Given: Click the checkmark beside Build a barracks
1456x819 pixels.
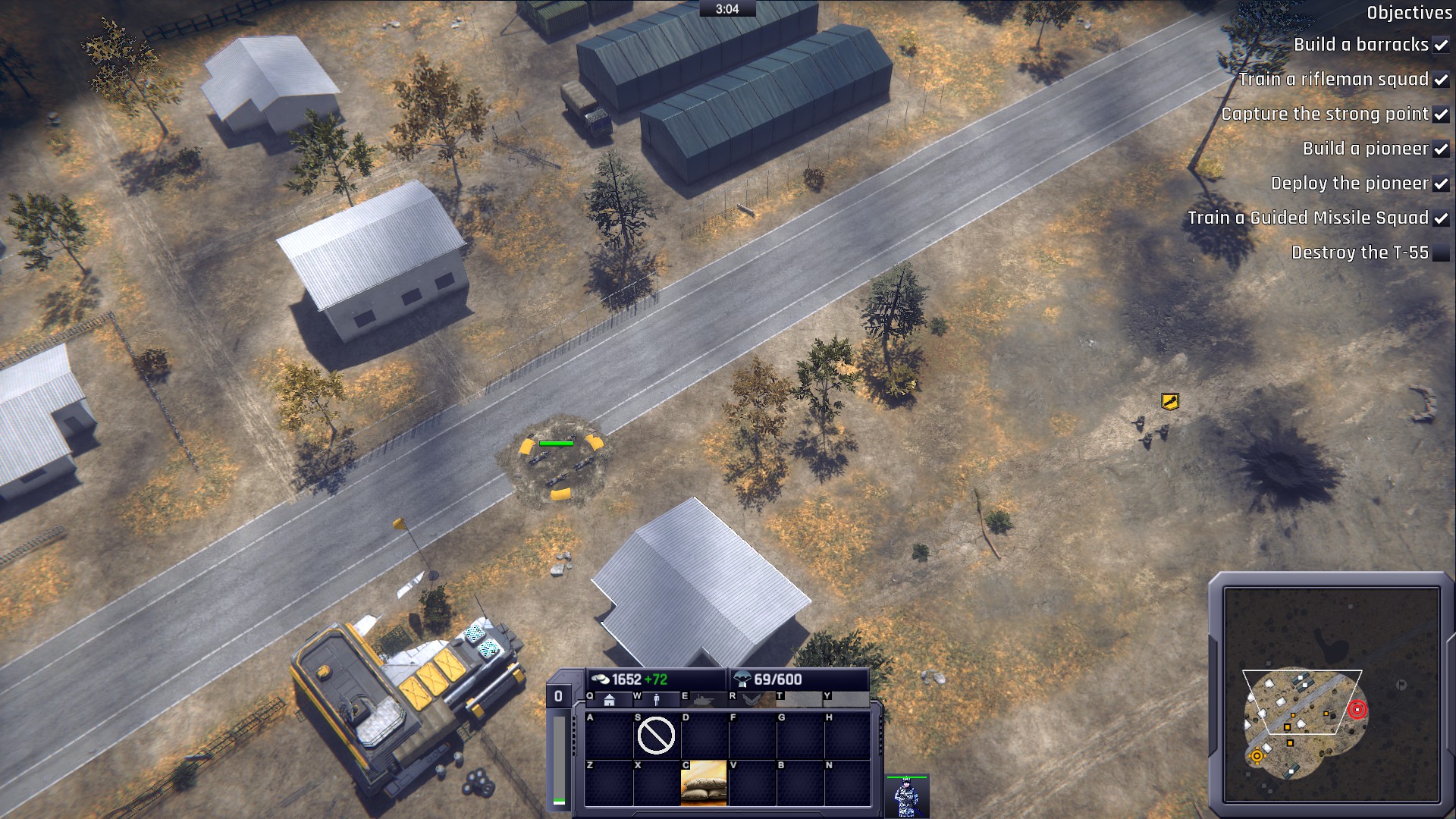Looking at the screenshot, I should (1440, 45).
